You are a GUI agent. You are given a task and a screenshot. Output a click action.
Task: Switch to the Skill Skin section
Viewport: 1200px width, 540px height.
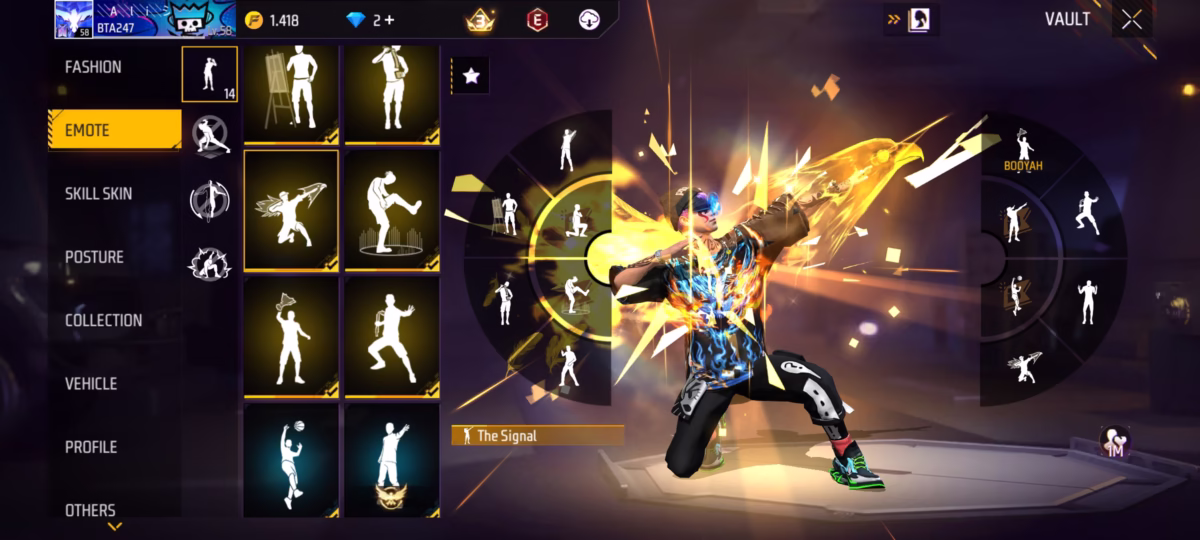tap(98, 193)
